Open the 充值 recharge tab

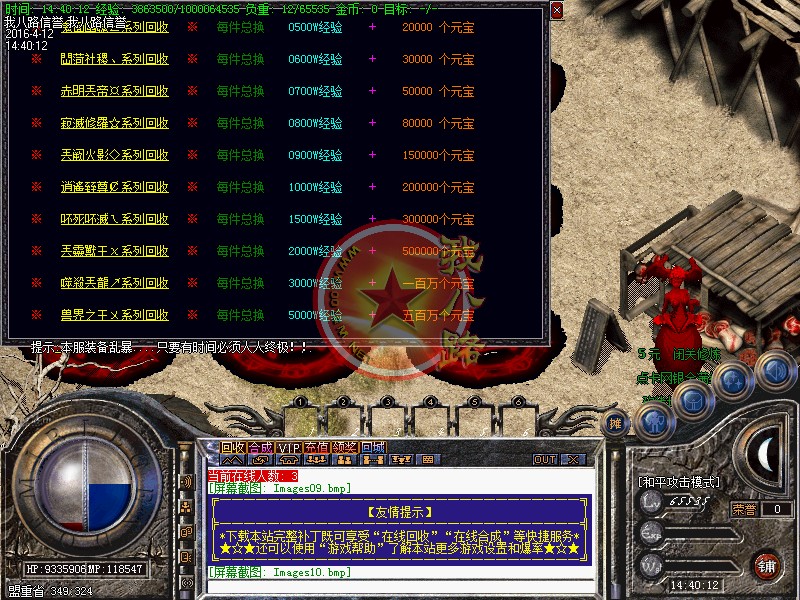pyautogui.click(x=317, y=447)
